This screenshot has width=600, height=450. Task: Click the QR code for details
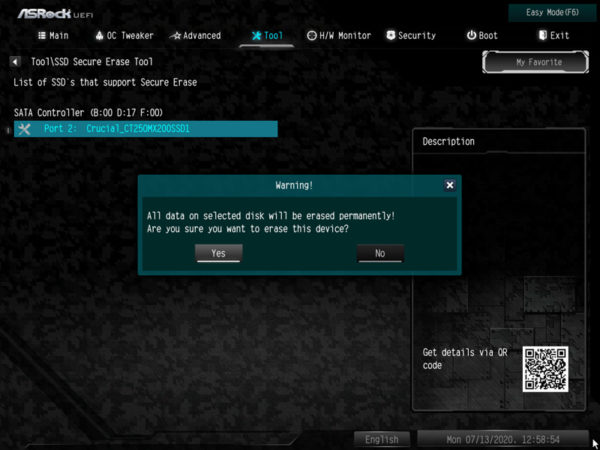(x=544, y=369)
